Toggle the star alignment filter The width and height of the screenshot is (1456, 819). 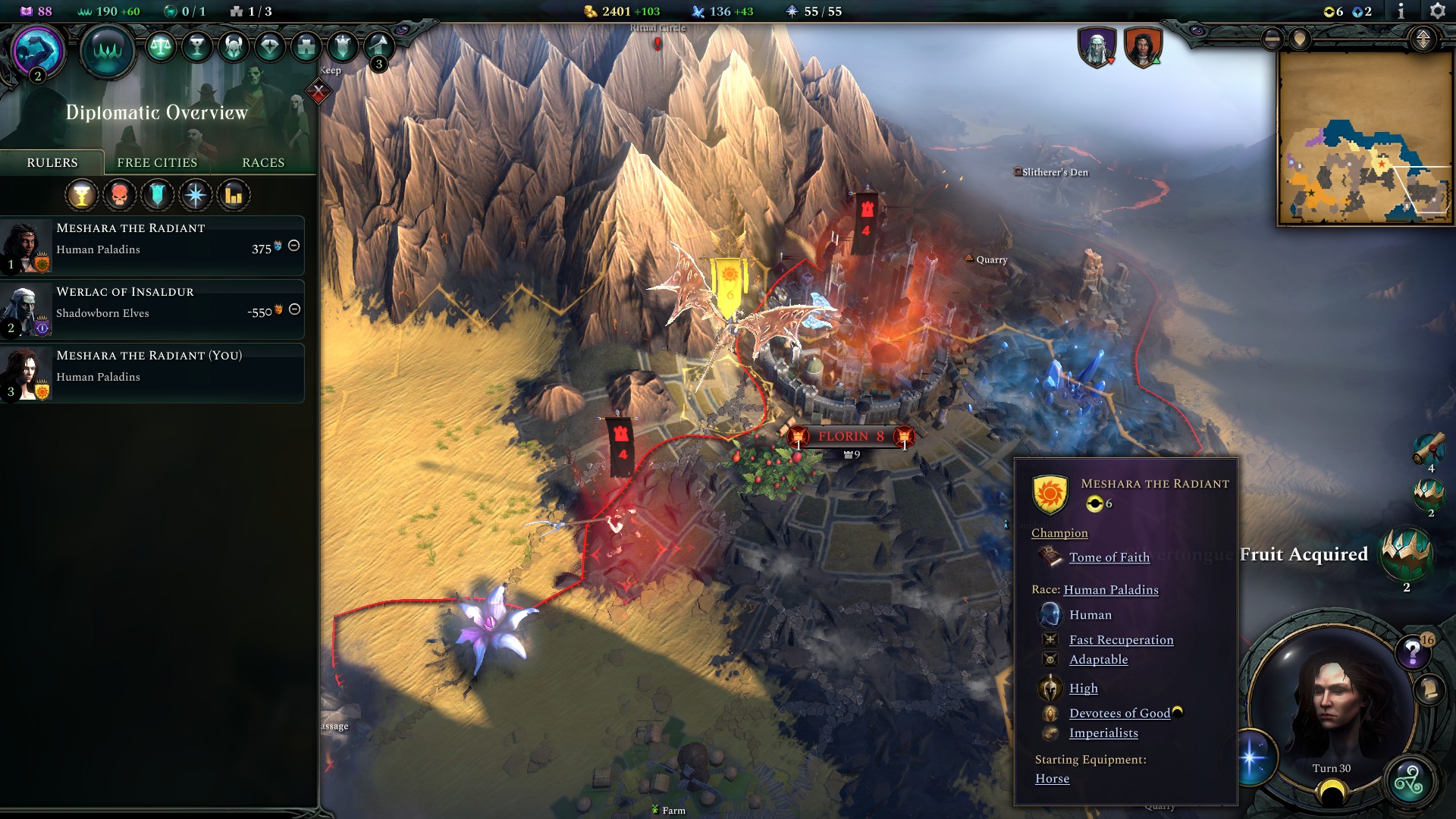click(x=195, y=195)
